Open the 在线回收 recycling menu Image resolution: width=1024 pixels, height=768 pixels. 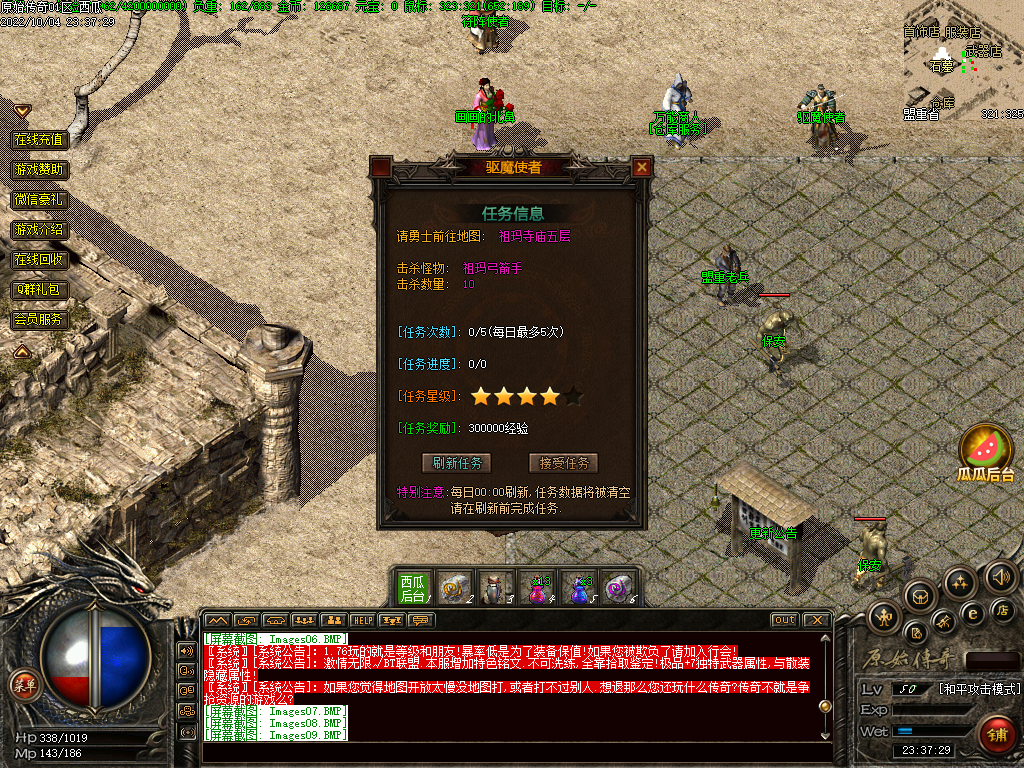coord(39,260)
